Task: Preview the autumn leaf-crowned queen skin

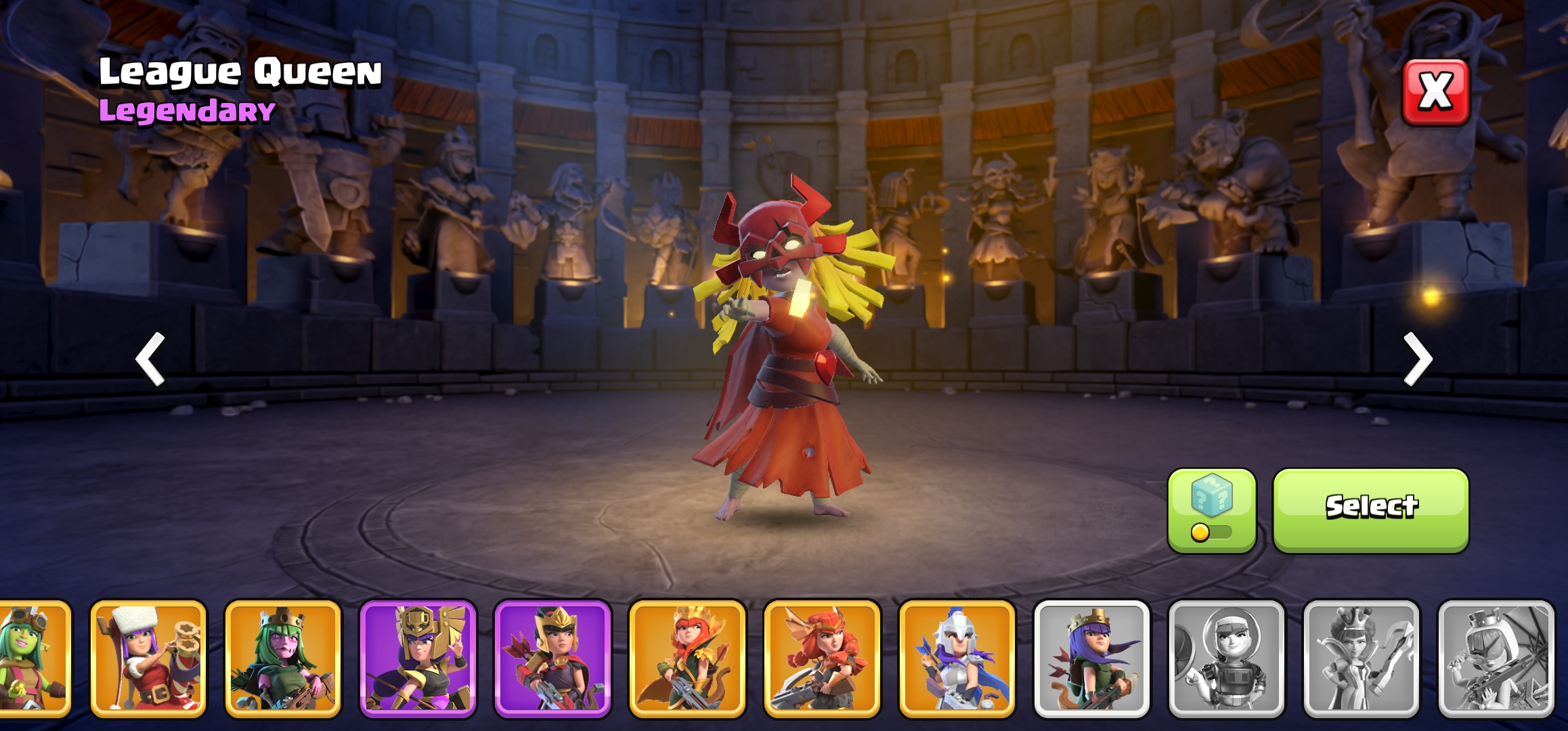Action: click(687, 659)
